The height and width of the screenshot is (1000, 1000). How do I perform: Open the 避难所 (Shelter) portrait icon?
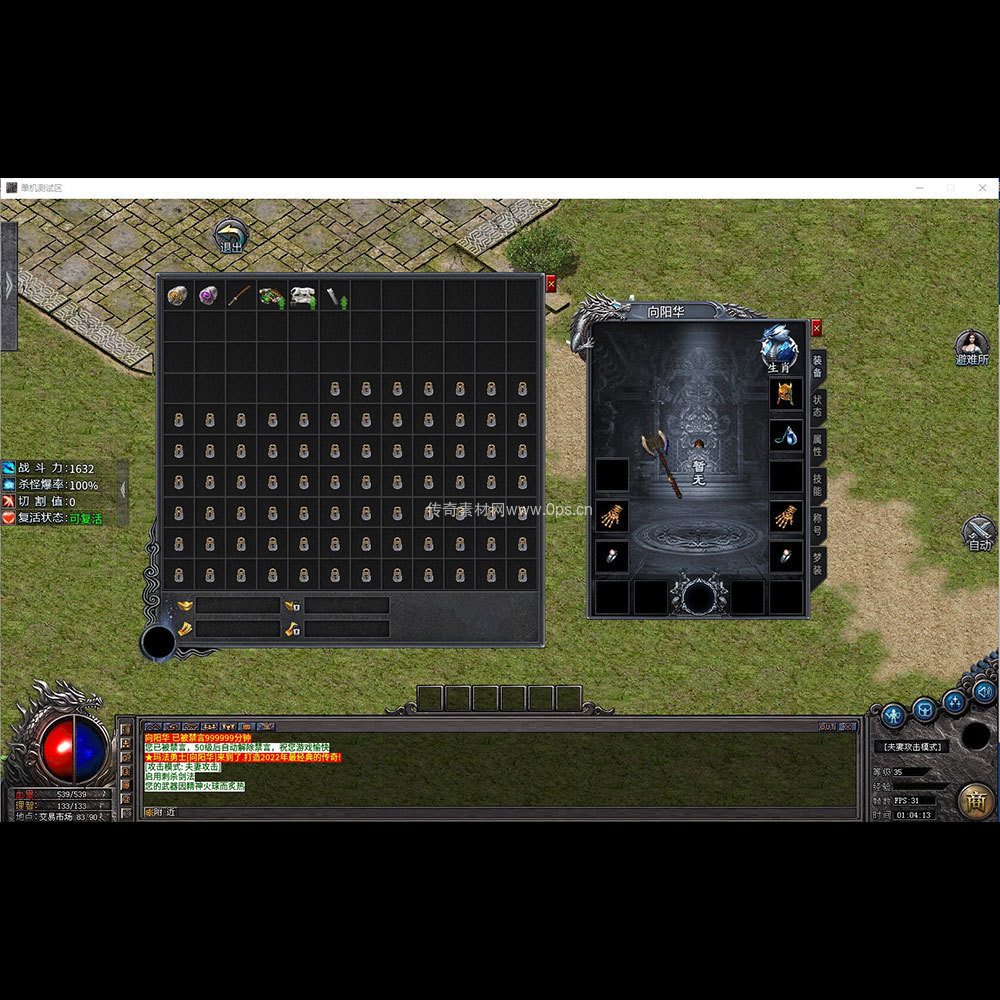pos(971,347)
